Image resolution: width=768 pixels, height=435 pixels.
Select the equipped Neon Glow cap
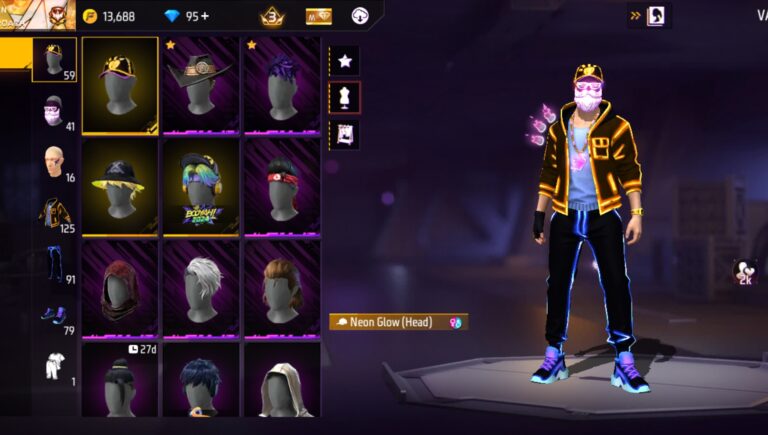point(120,85)
